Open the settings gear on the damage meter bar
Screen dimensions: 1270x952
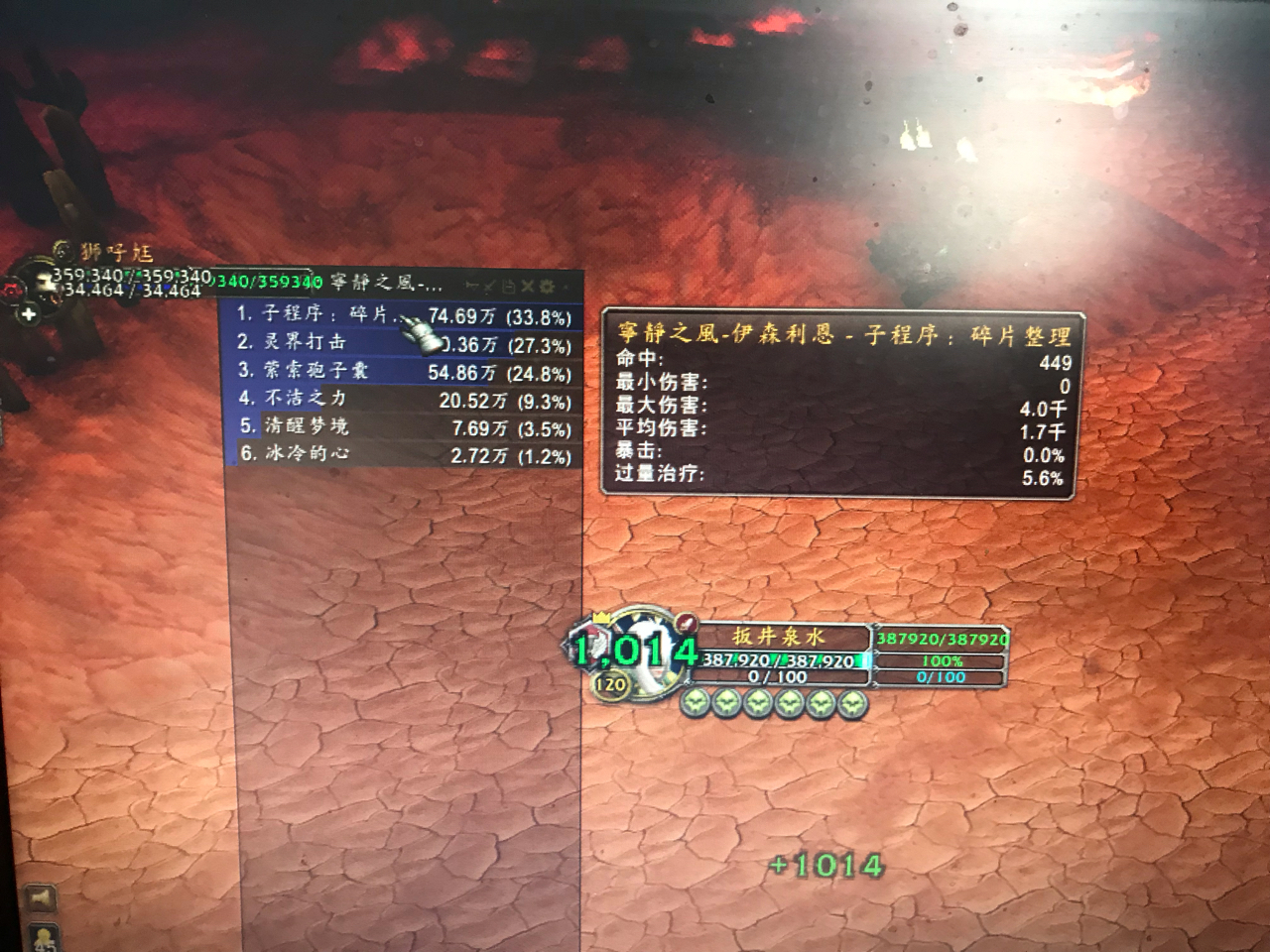(548, 286)
